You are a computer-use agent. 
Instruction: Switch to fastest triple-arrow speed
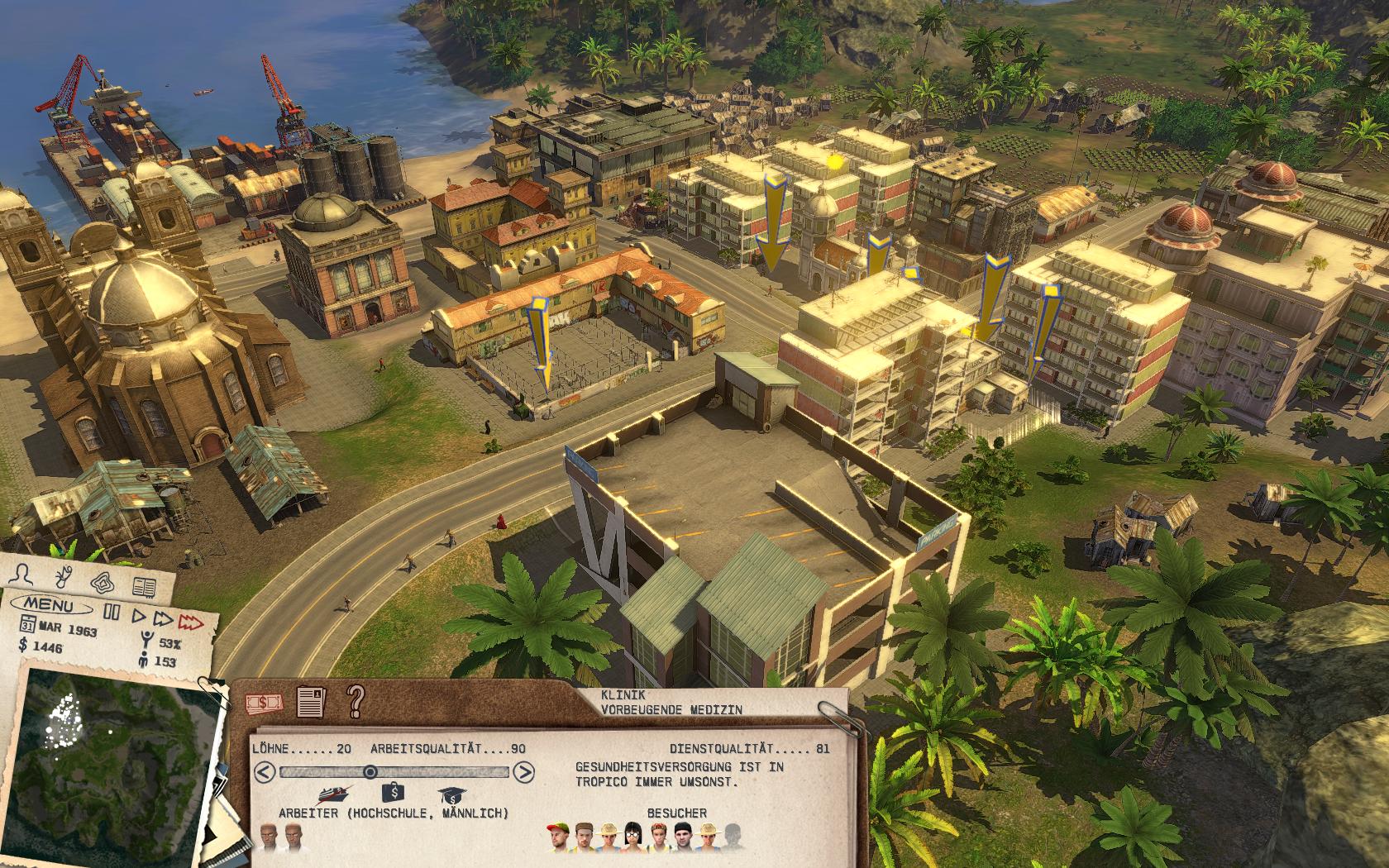point(192,622)
